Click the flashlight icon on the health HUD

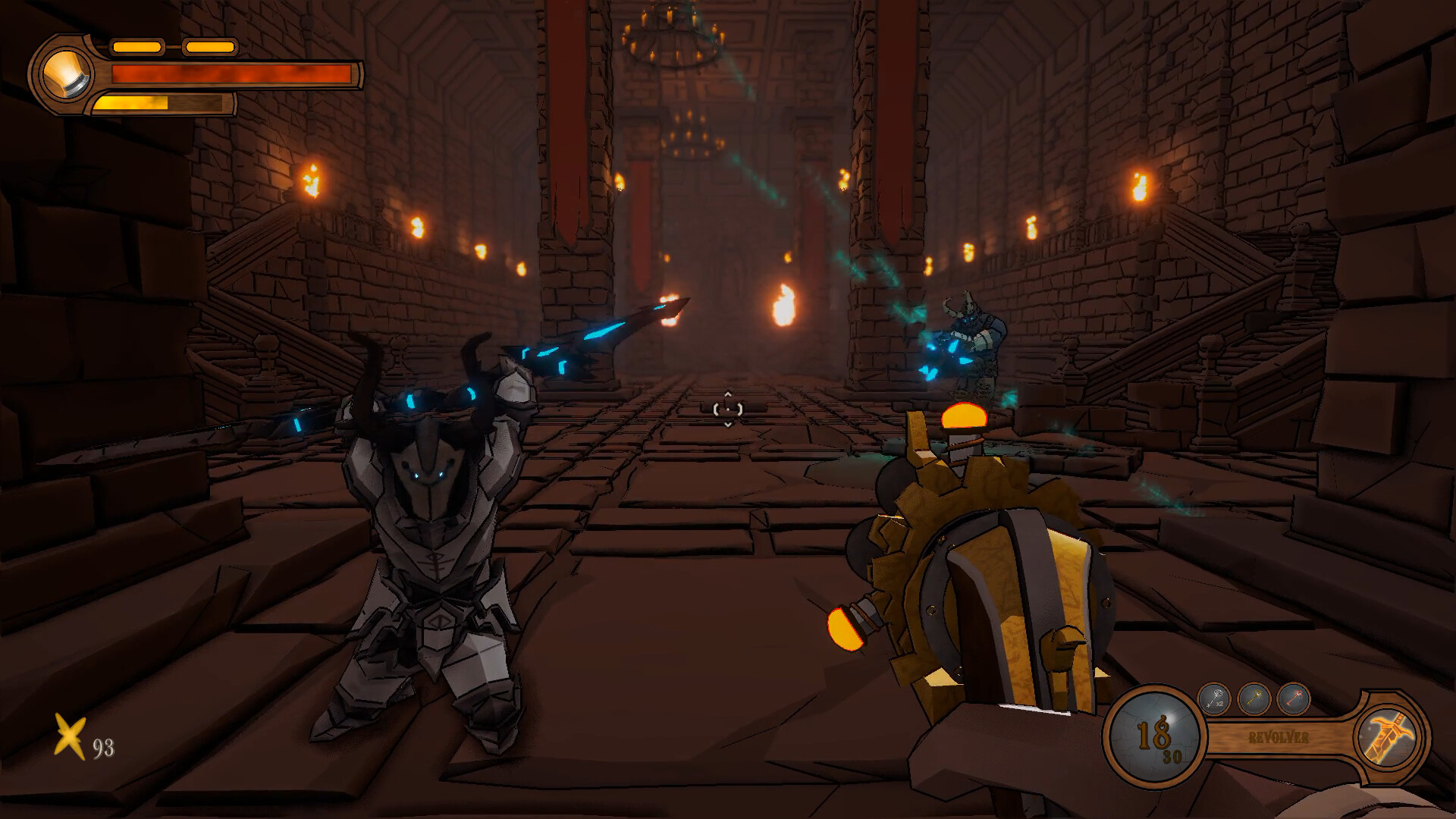tap(67, 74)
